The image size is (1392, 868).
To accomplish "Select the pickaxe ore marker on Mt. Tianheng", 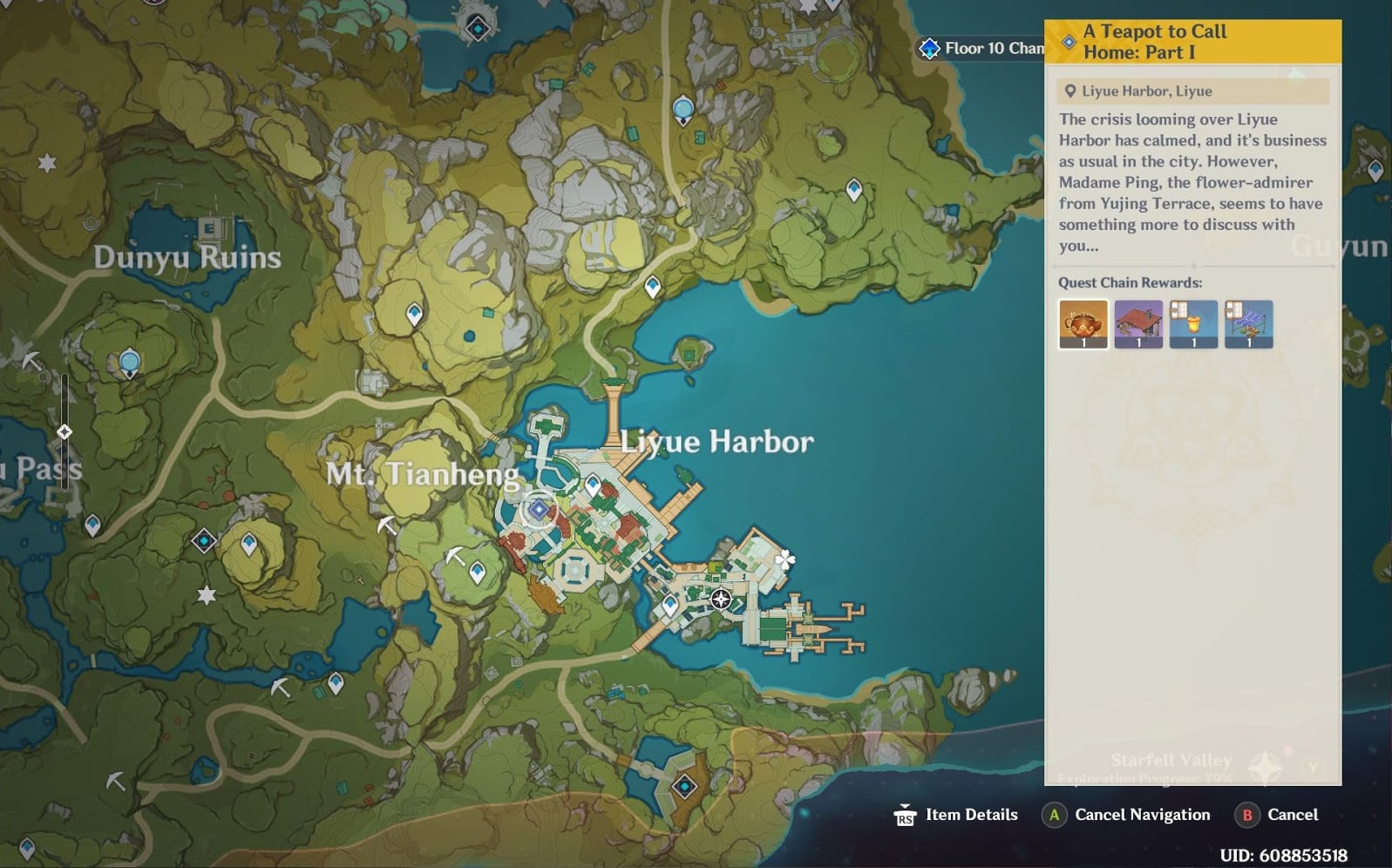I will coord(386,524).
